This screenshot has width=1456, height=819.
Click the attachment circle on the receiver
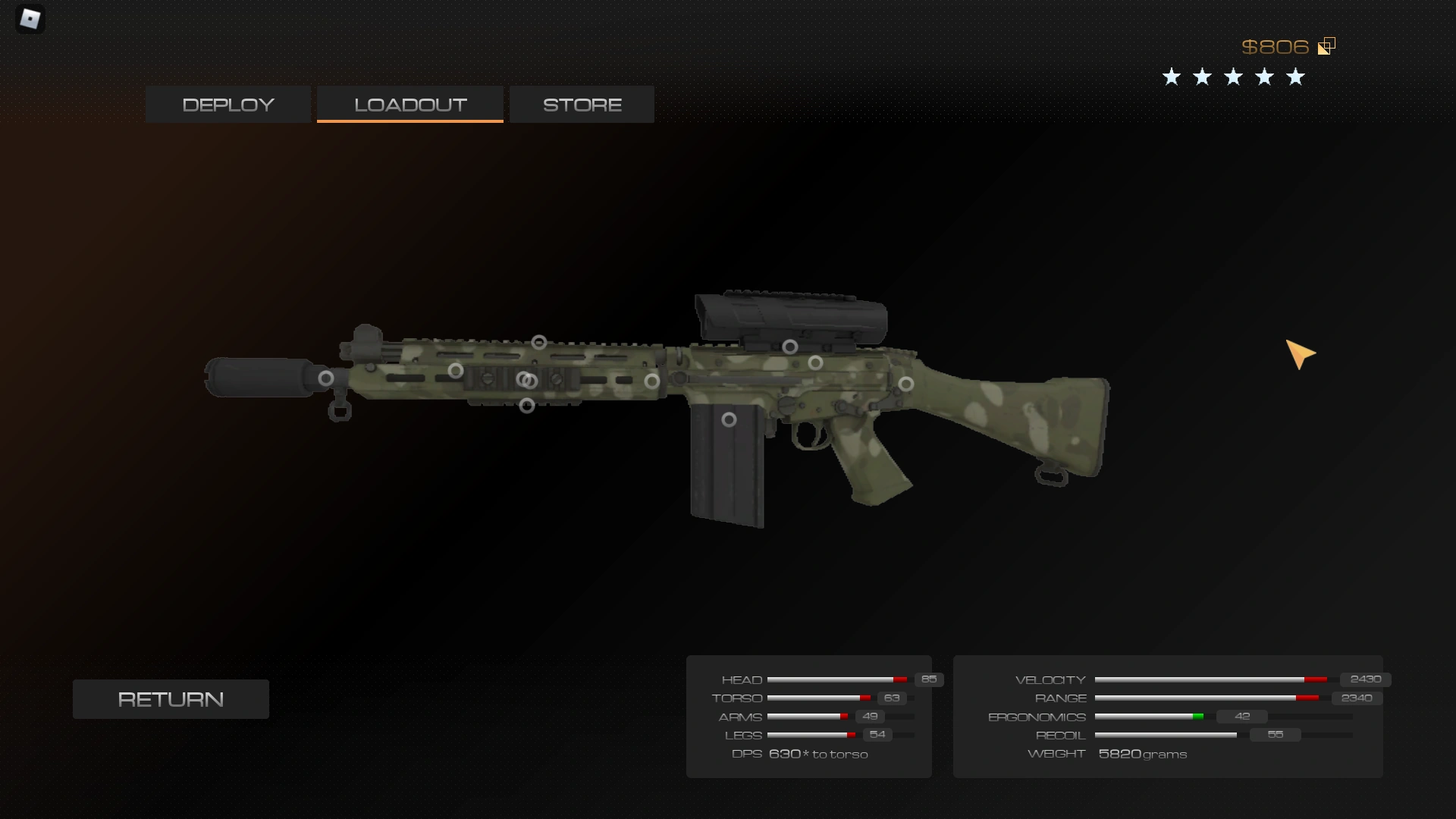tap(906, 384)
